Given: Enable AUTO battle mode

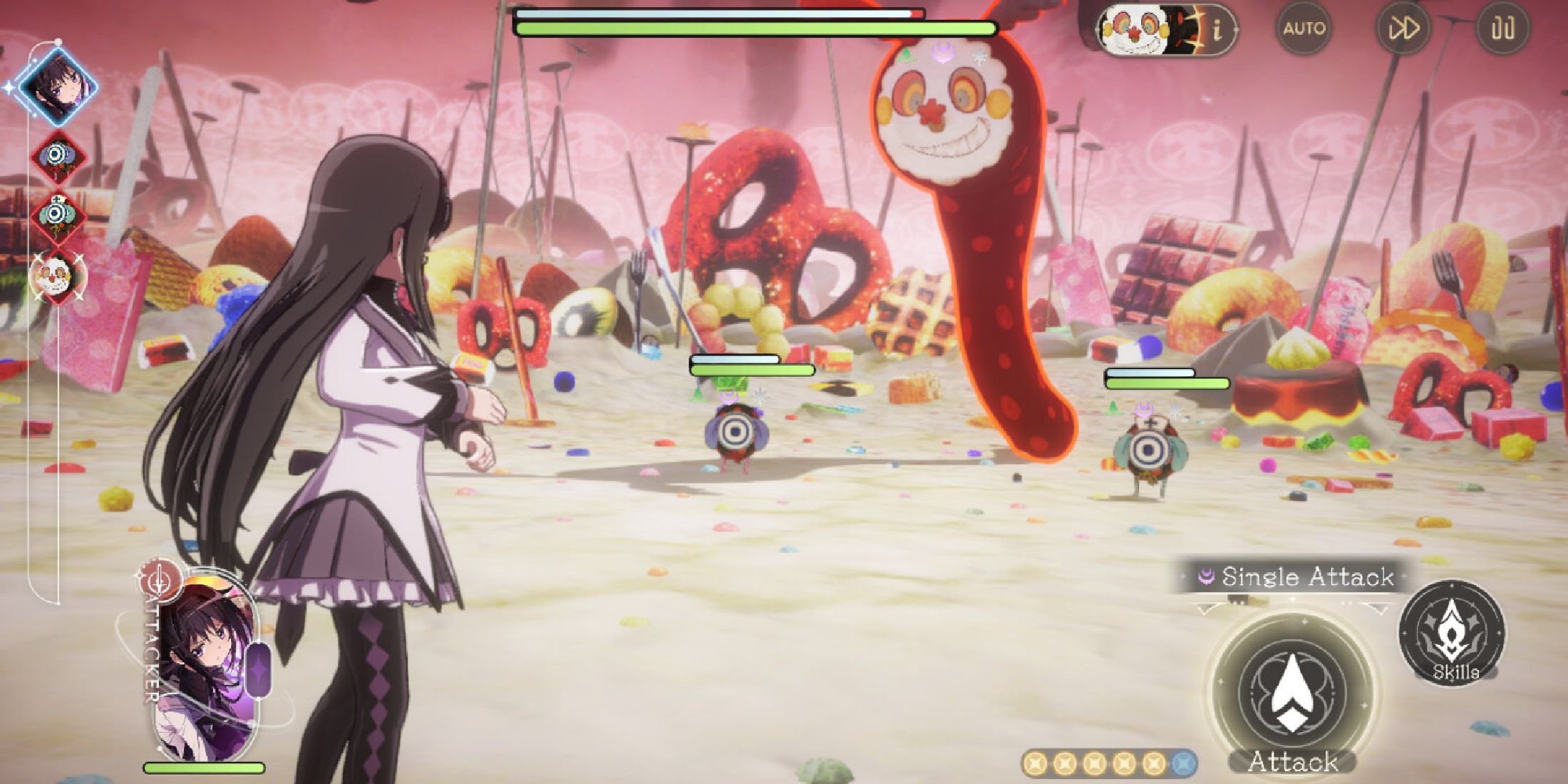Looking at the screenshot, I should 1306,29.
